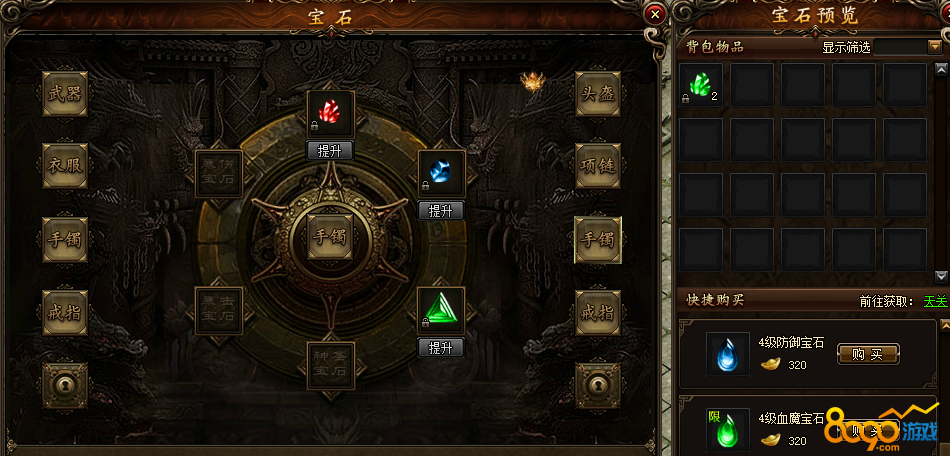Select the 手镯 button below 项链

598,240
